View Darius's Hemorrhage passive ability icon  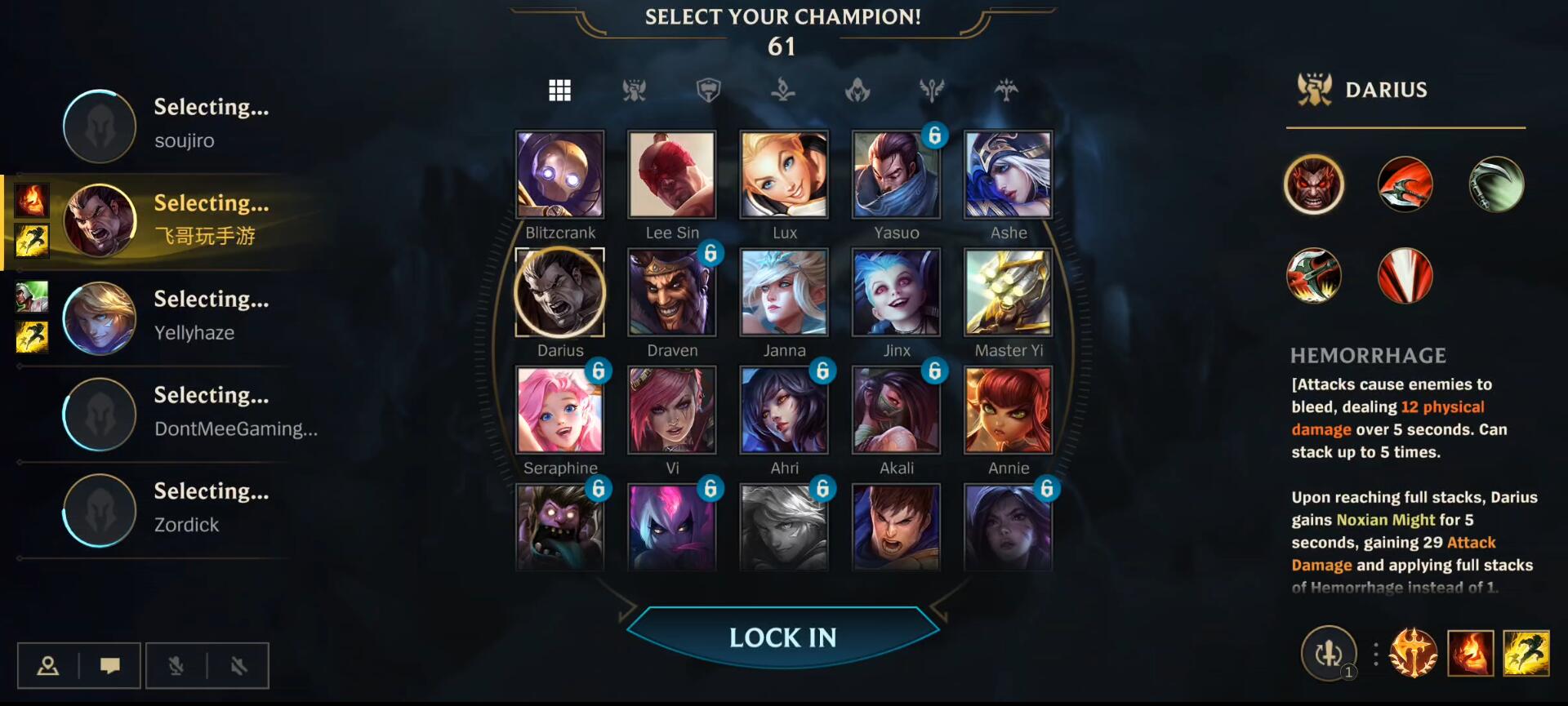pos(1314,184)
